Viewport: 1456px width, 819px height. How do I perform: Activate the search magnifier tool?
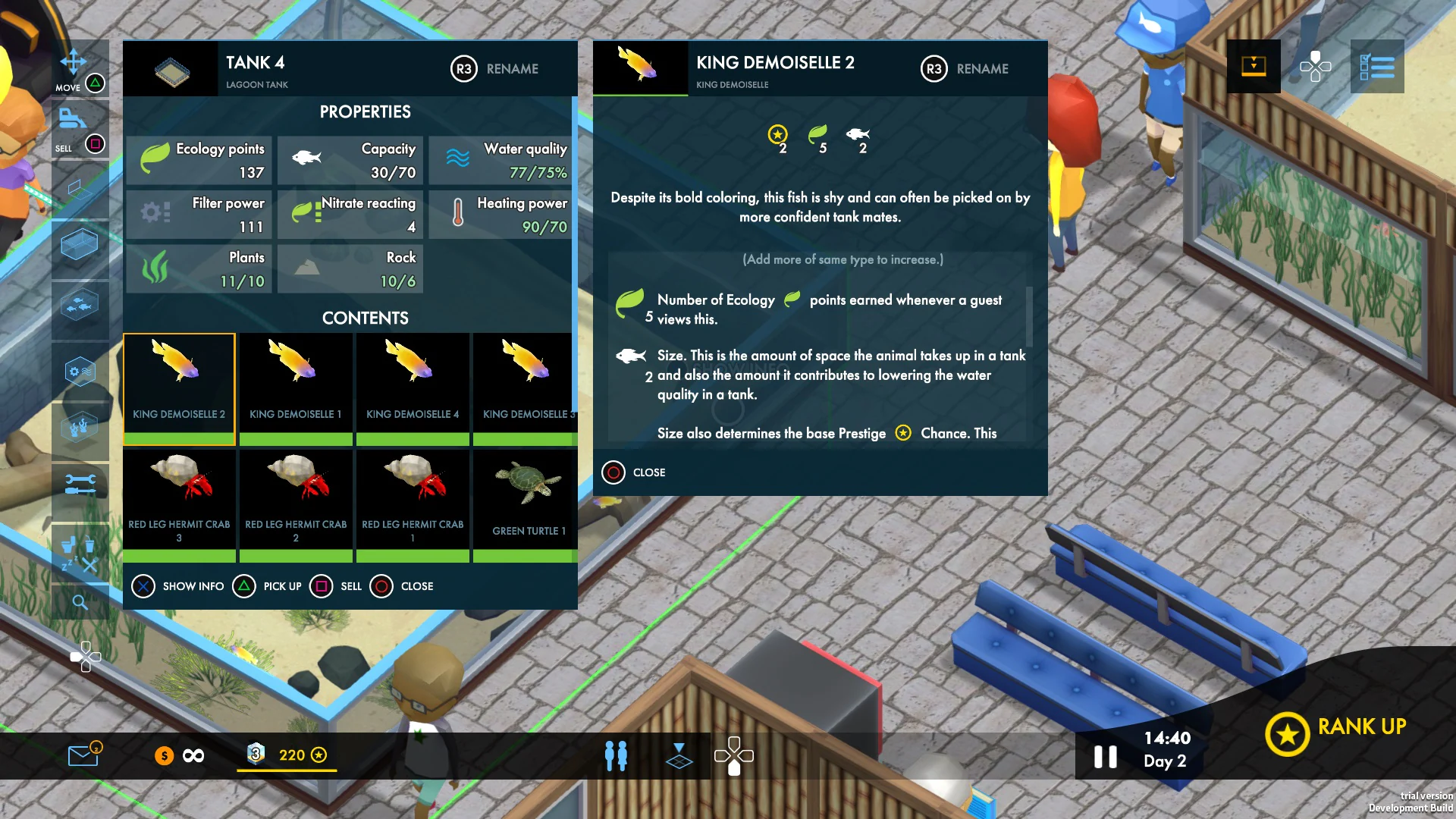click(x=80, y=601)
